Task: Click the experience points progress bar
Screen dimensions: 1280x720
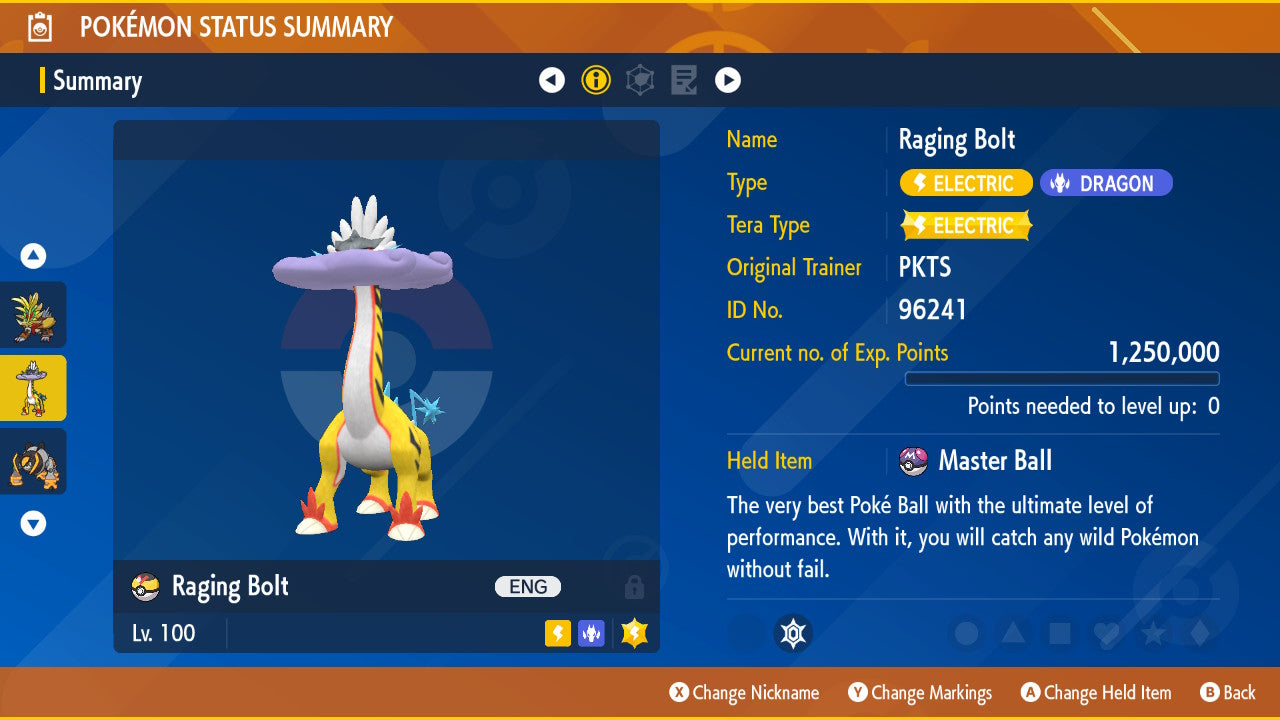Action: pyautogui.click(x=1062, y=379)
